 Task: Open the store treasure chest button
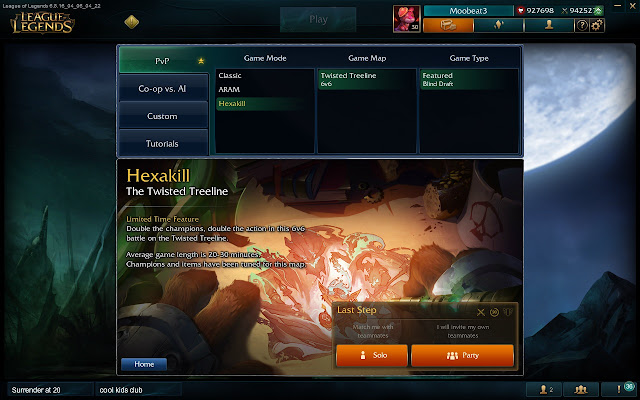449,25
